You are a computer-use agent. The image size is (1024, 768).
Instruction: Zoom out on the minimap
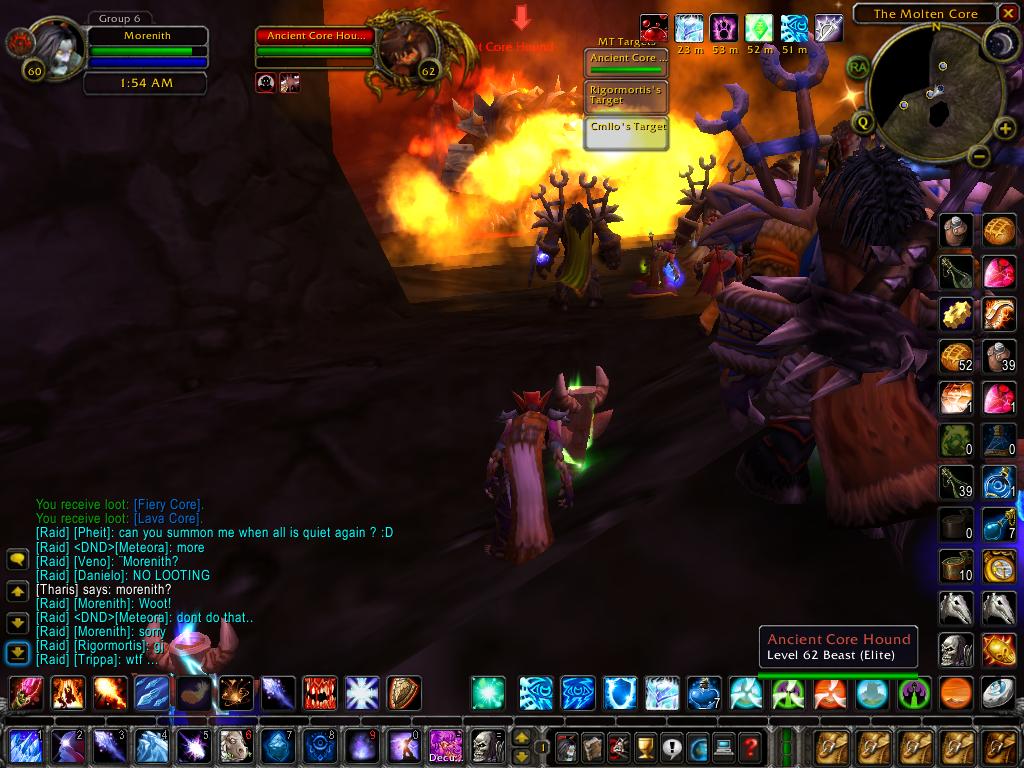(979, 156)
